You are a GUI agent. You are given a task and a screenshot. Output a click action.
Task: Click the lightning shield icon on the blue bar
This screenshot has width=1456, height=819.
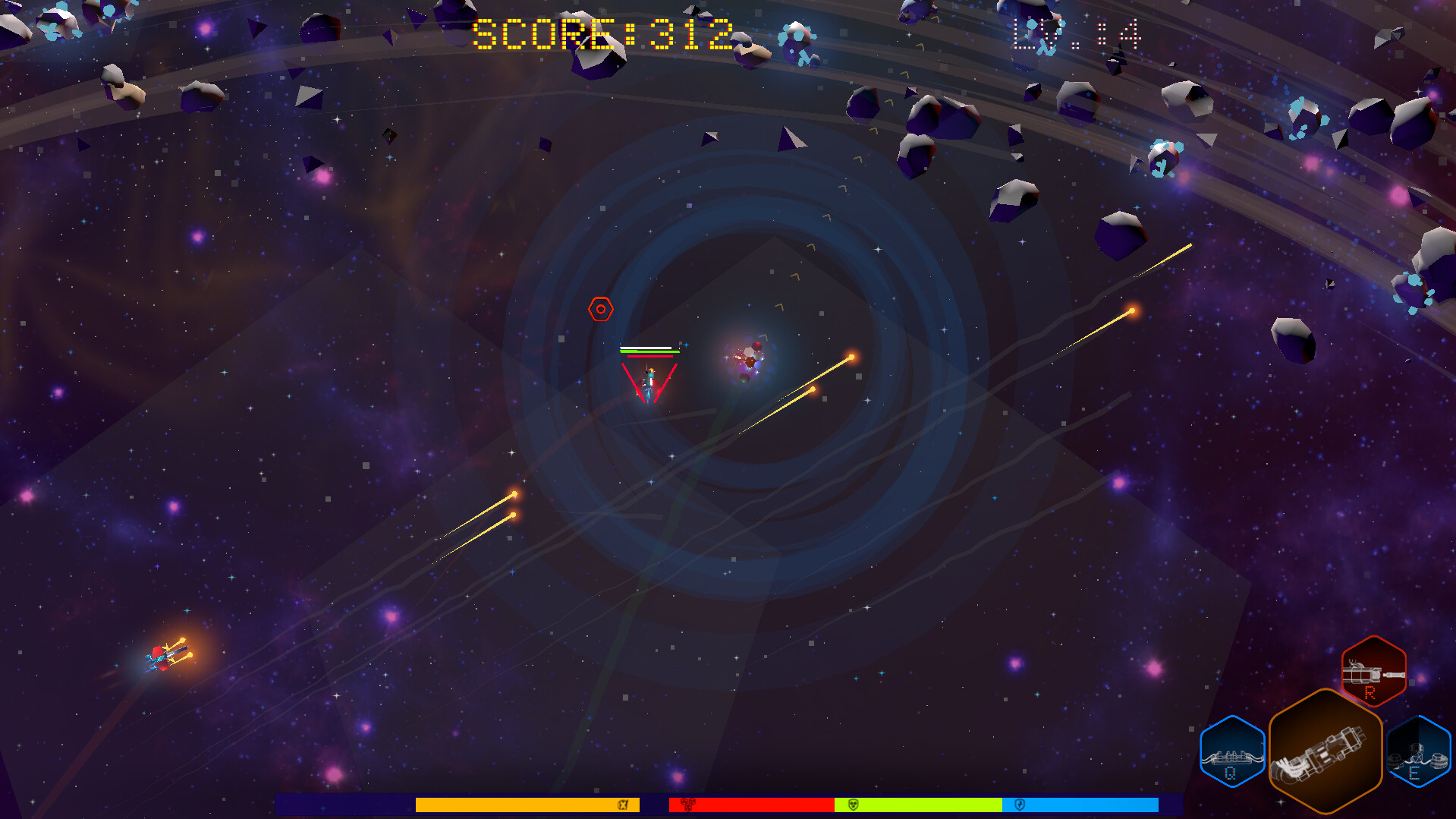pyautogui.click(x=1020, y=805)
